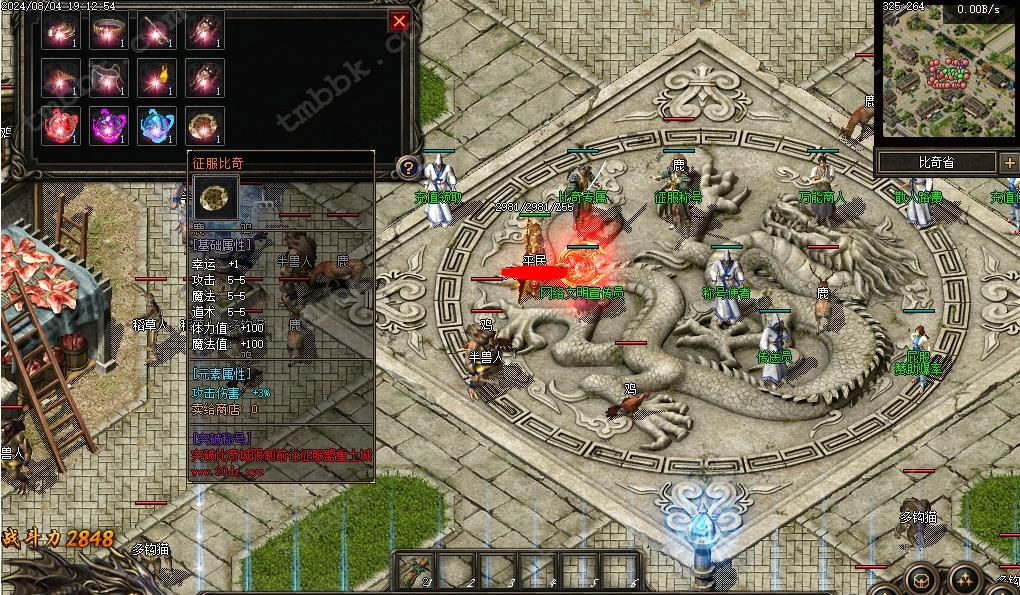Open the question mark help button
The width and height of the screenshot is (1020, 595).
point(406,167)
